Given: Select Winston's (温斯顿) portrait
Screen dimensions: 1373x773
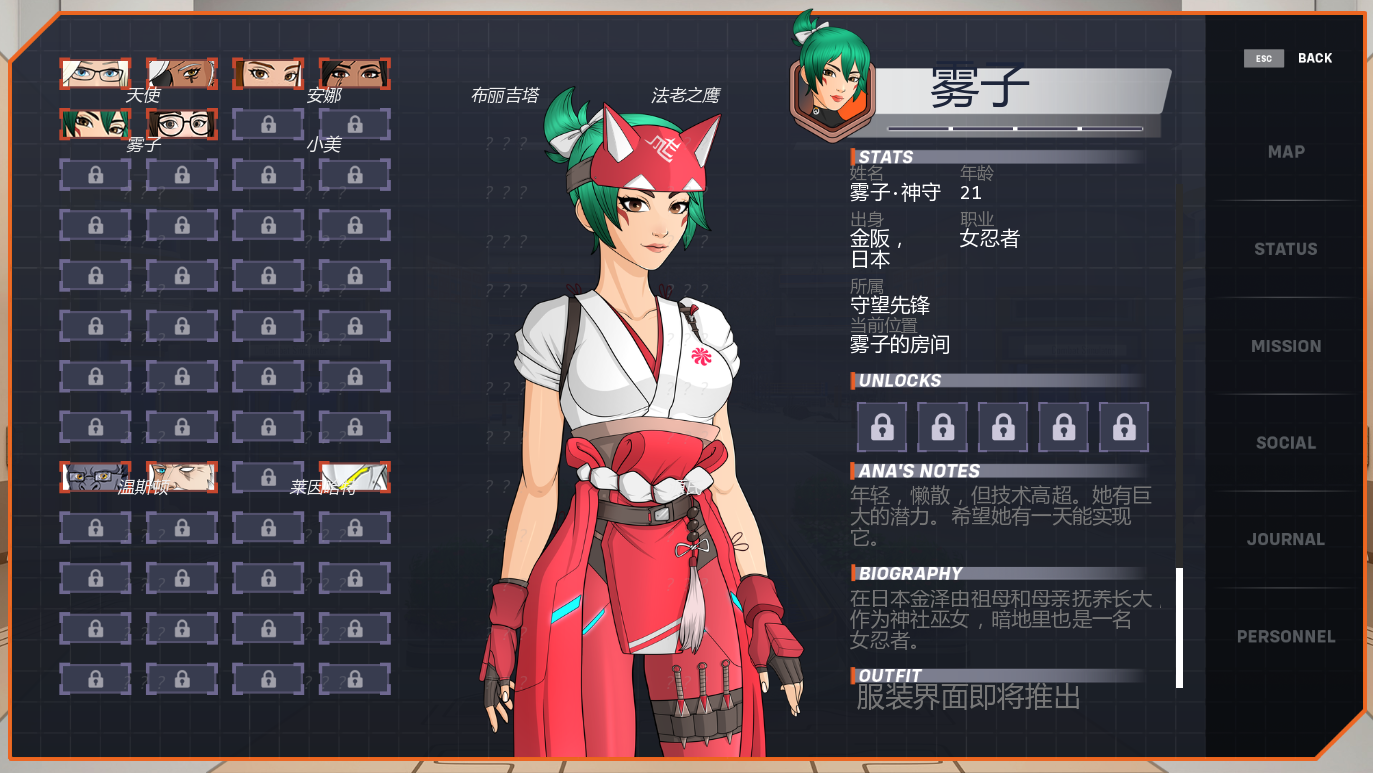Looking at the screenshot, I should (95, 478).
